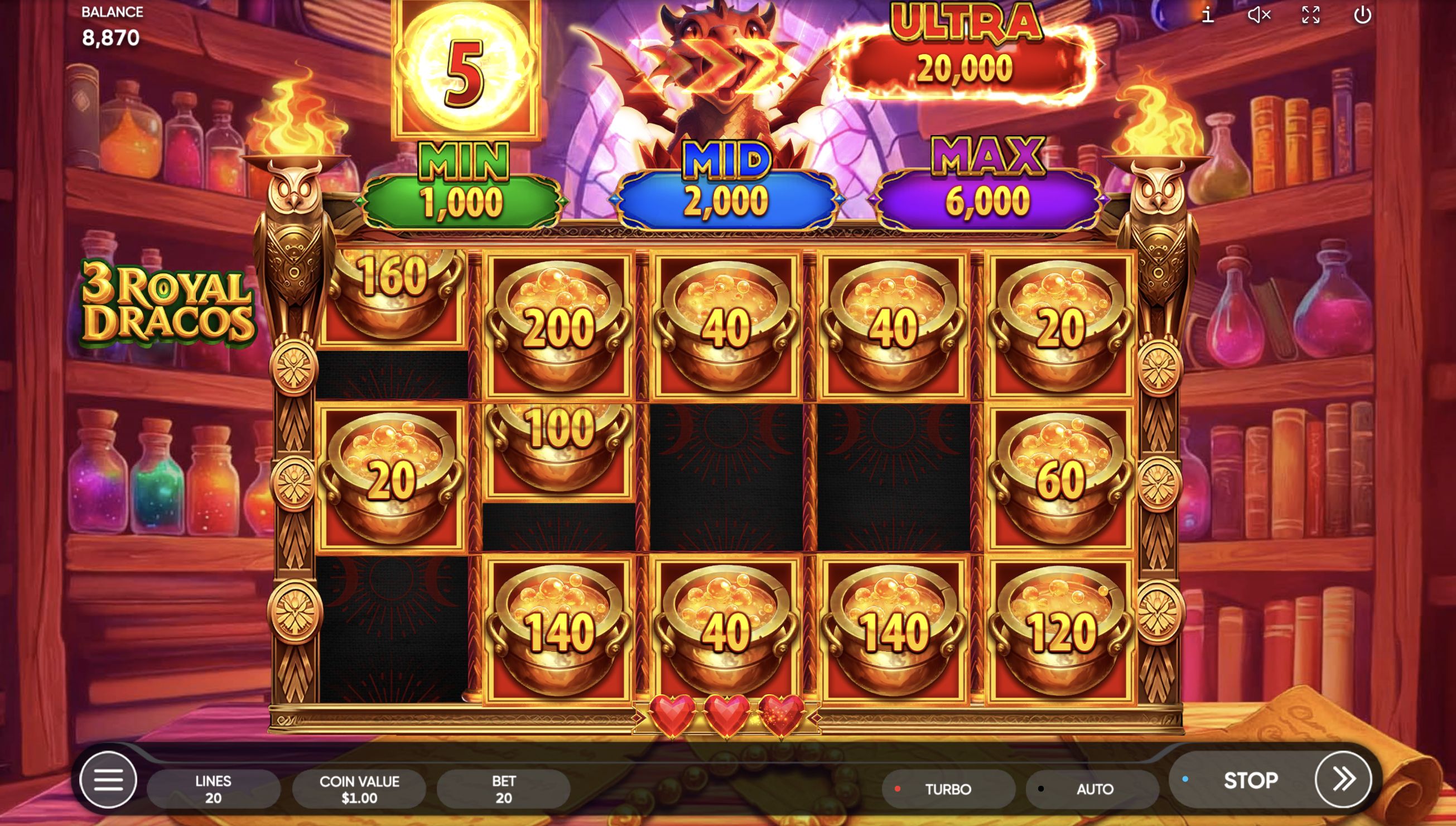The height and width of the screenshot is (826, 1456).
Task: Enable Auto play
Action: click(1093, 789)
